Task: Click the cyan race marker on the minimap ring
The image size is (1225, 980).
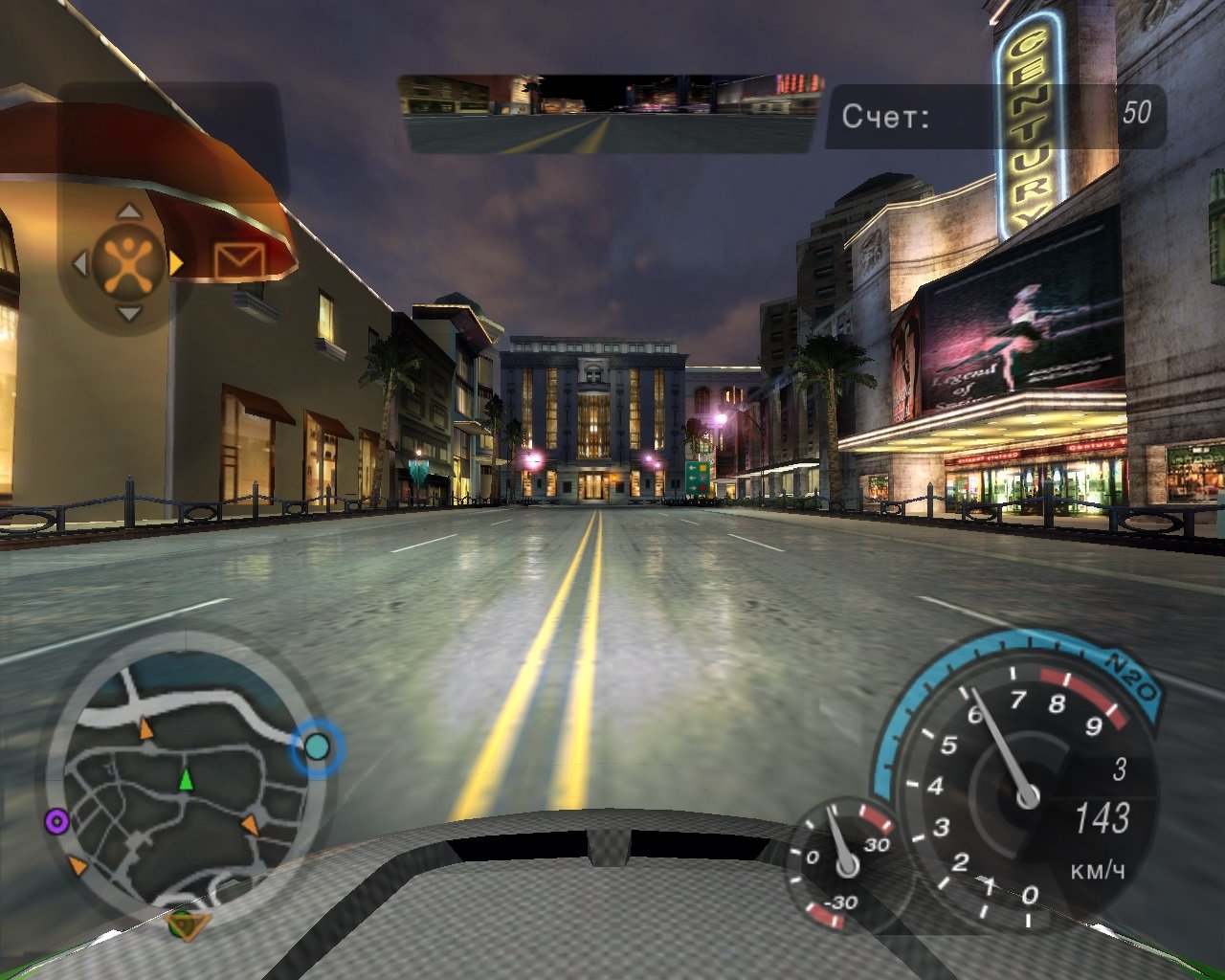Action: pos(316,746)
